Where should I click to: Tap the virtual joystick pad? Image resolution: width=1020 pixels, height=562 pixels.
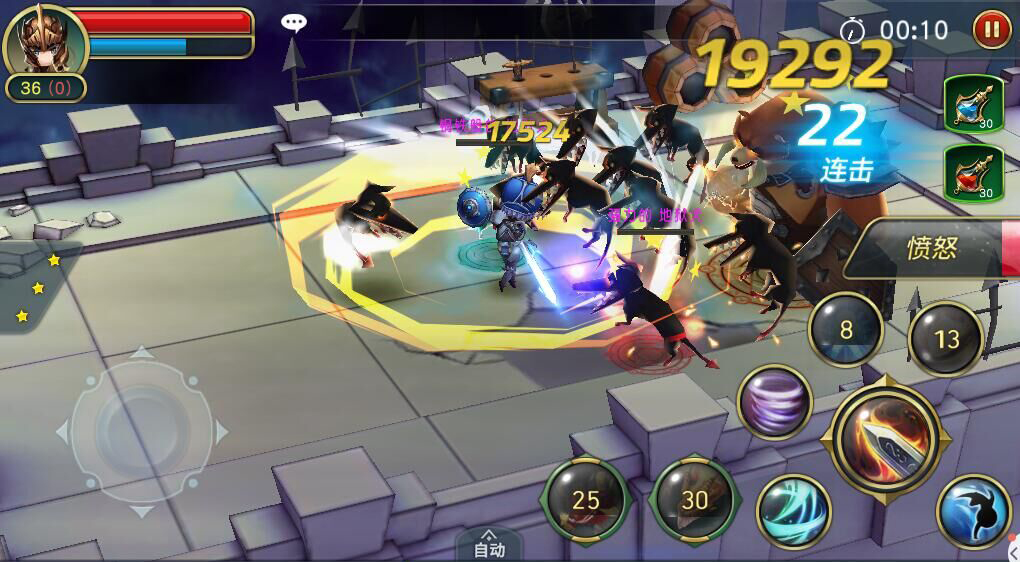[141, 432]
